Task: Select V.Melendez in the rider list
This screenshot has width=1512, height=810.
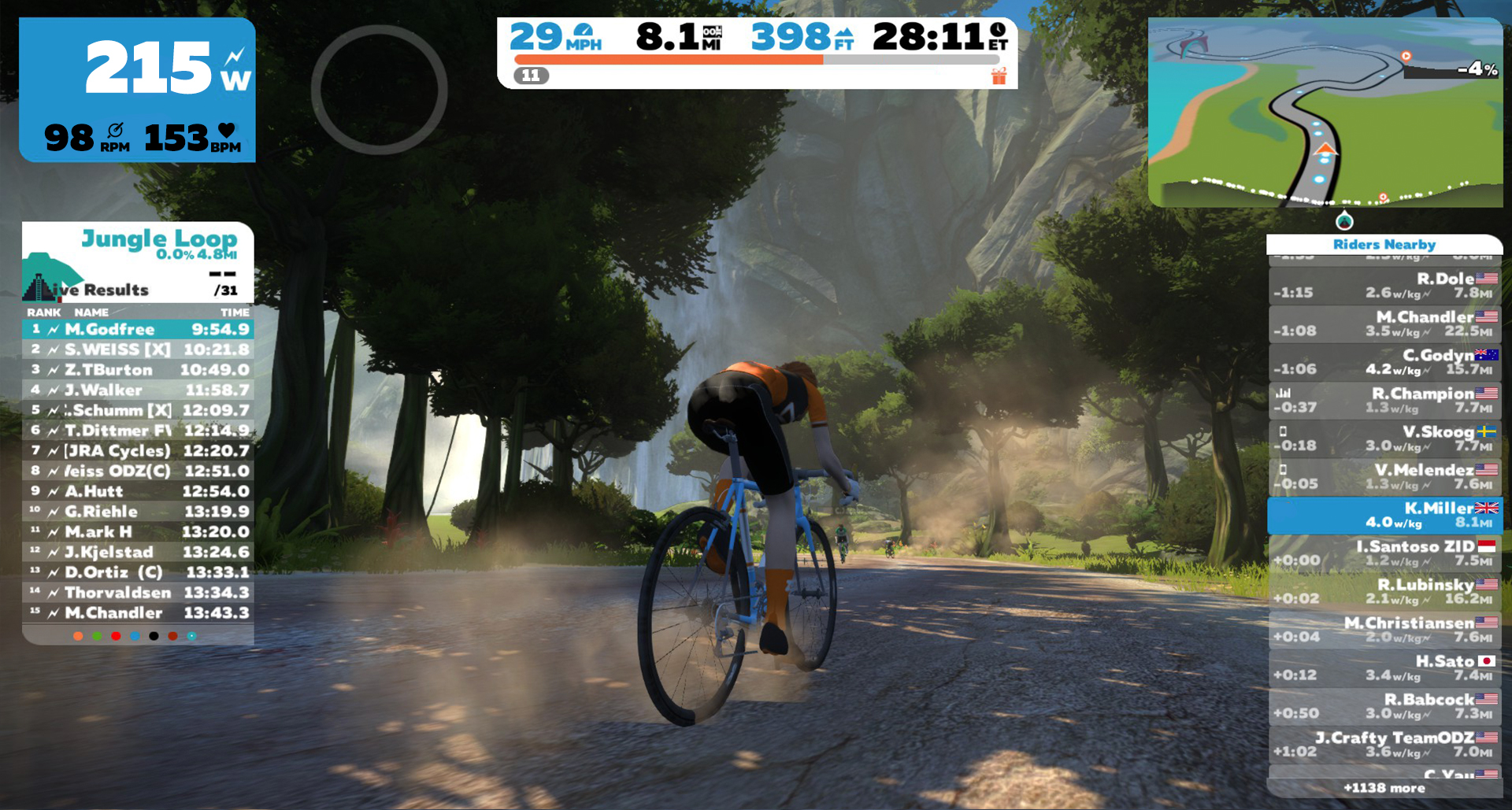Action: pos(1384,477)
